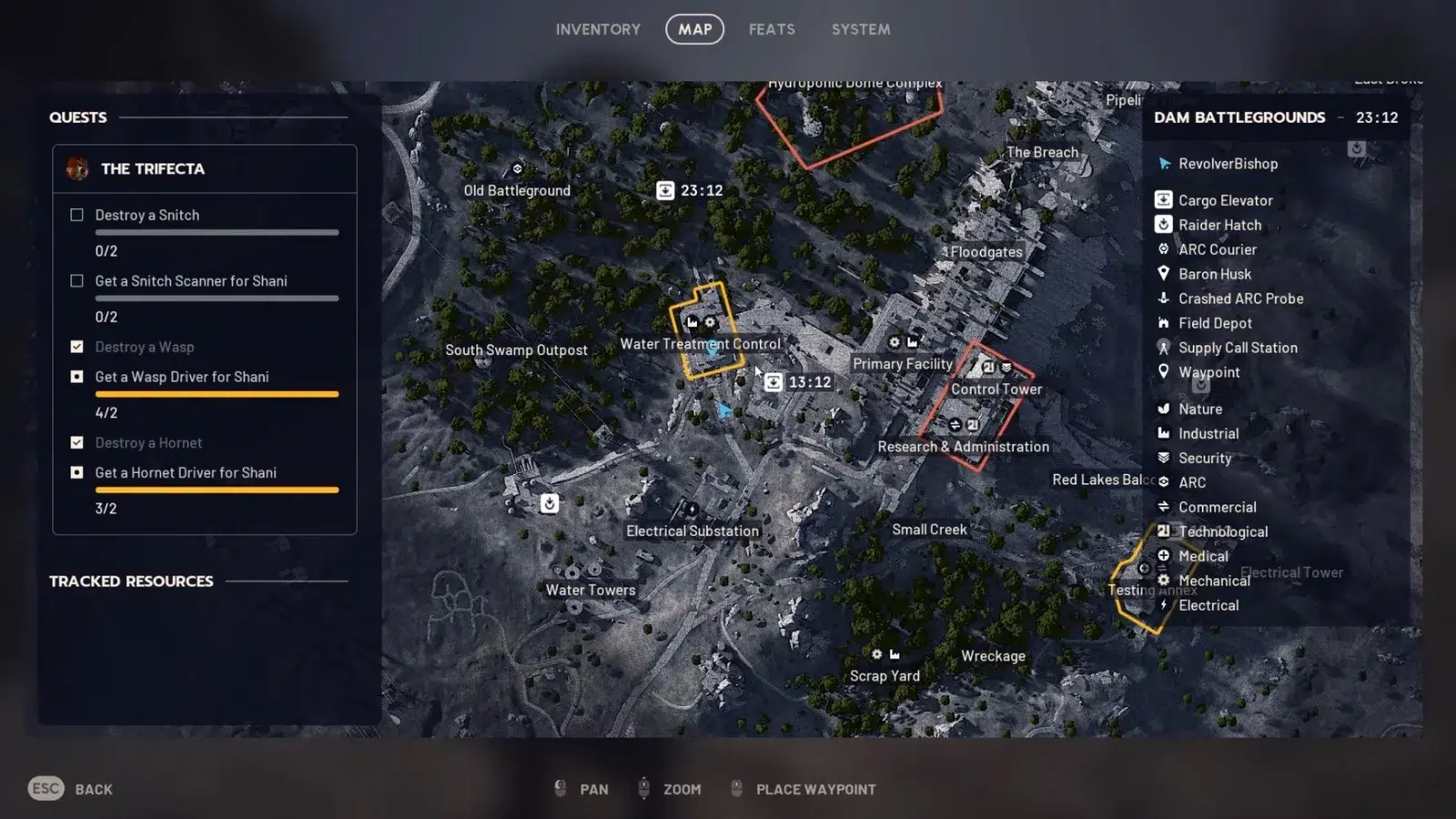This screenshot has height=819, width=1456.
Task: Click the Baron Husk pin icon
Action: [1164, 273]
